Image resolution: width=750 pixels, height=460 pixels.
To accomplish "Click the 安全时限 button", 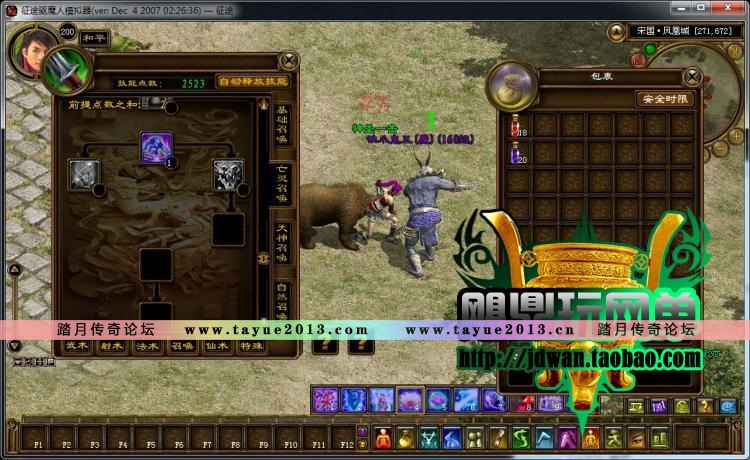I will click(664, 99).
